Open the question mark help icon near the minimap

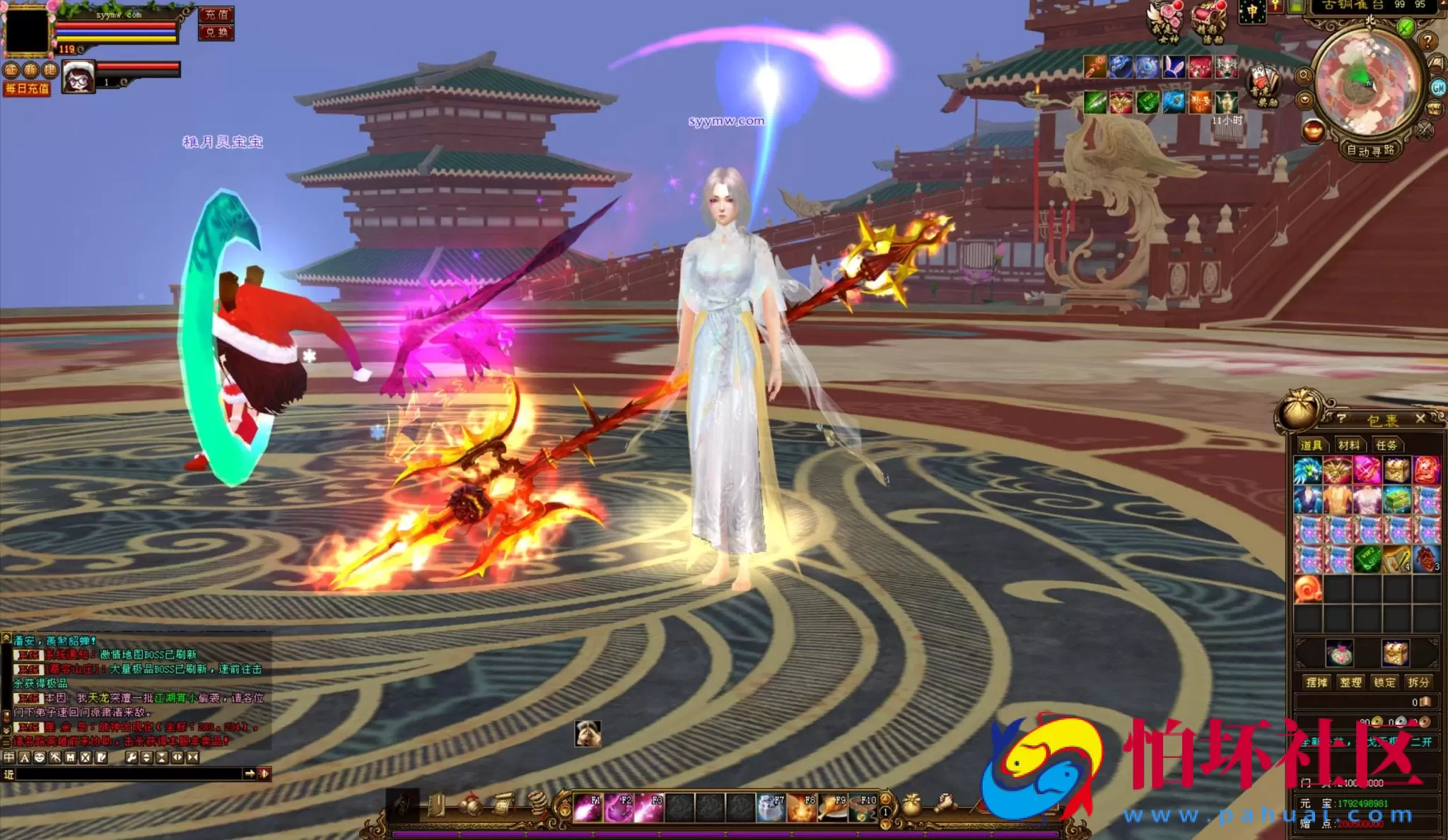point(1427,41)
